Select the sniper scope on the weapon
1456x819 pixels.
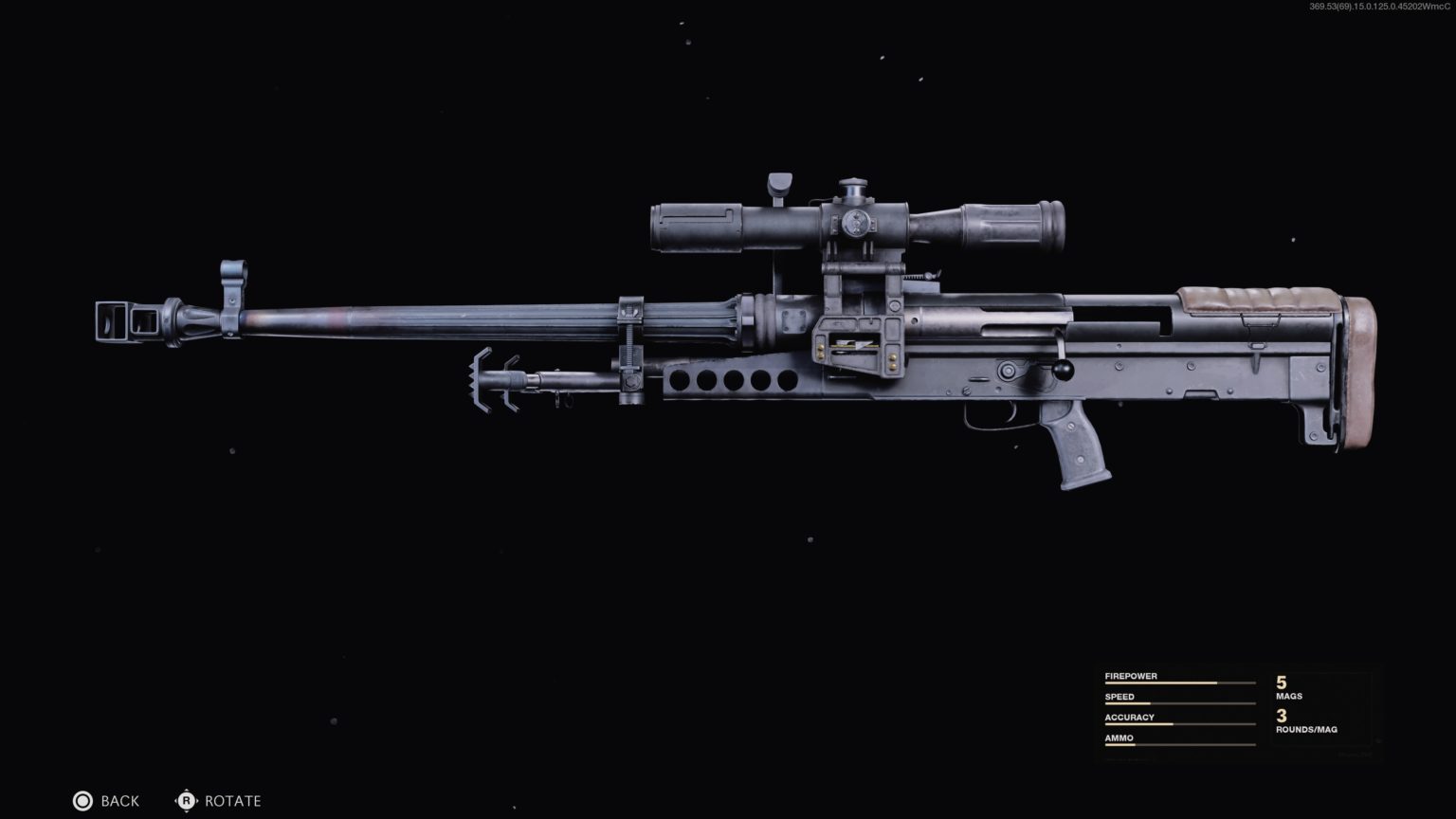[x=853, y=223]
